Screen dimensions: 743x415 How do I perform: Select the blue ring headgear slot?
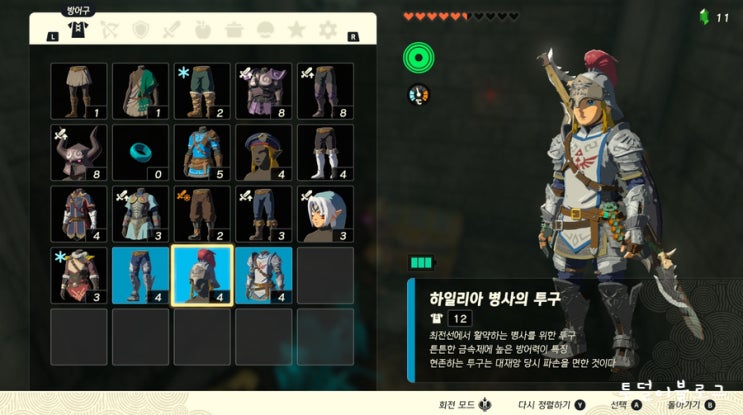coord(140,153)
